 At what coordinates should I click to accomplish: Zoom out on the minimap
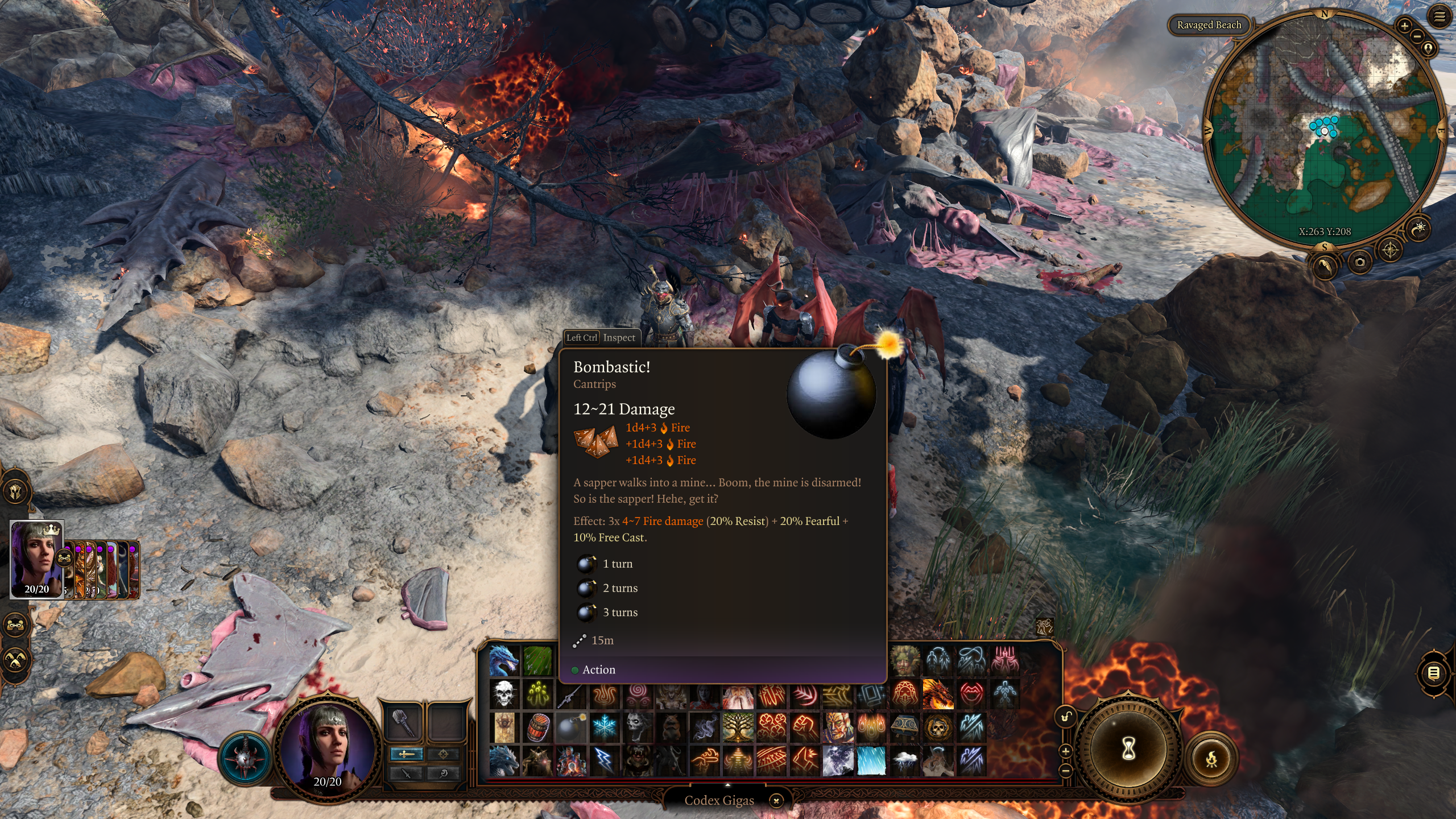point(1417,36)
